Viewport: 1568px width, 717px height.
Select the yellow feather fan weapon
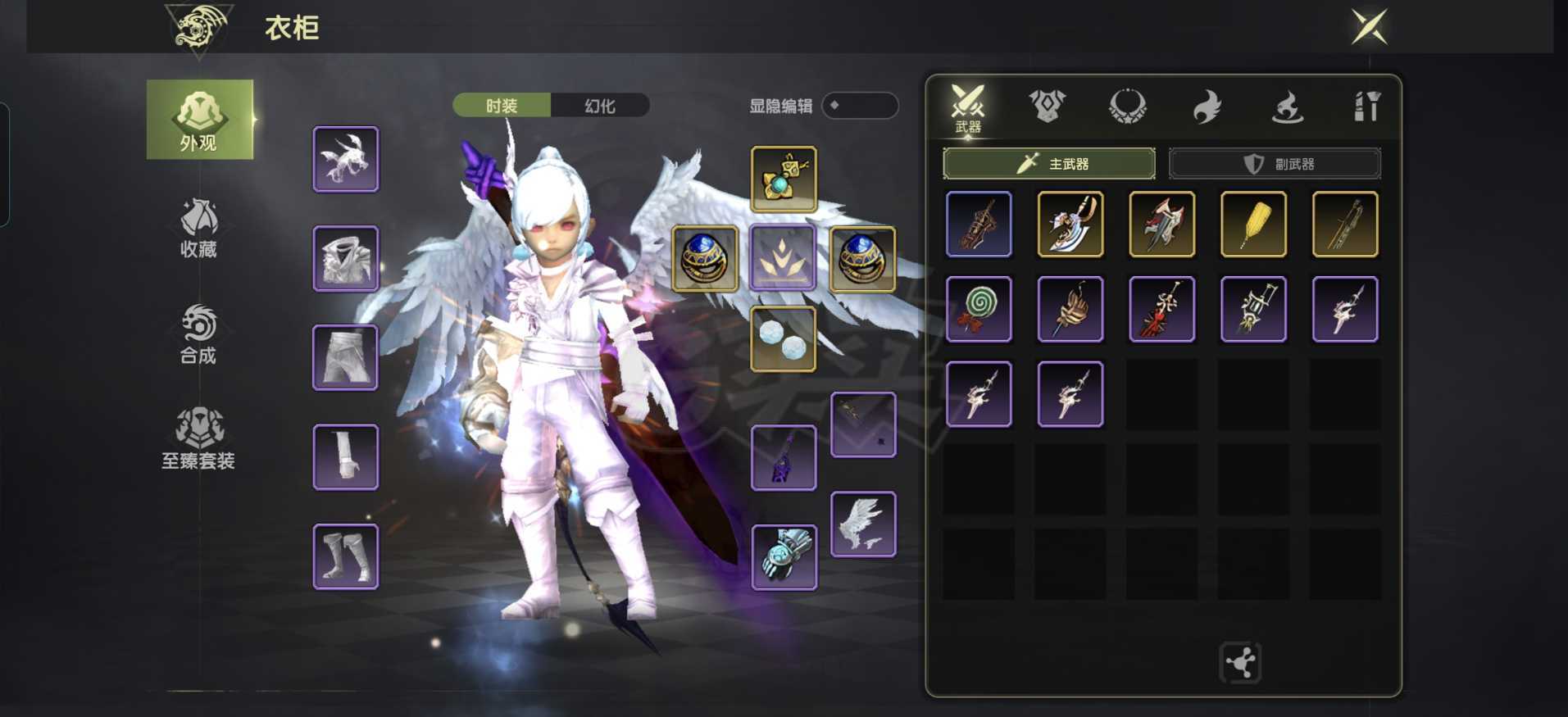1253,225
